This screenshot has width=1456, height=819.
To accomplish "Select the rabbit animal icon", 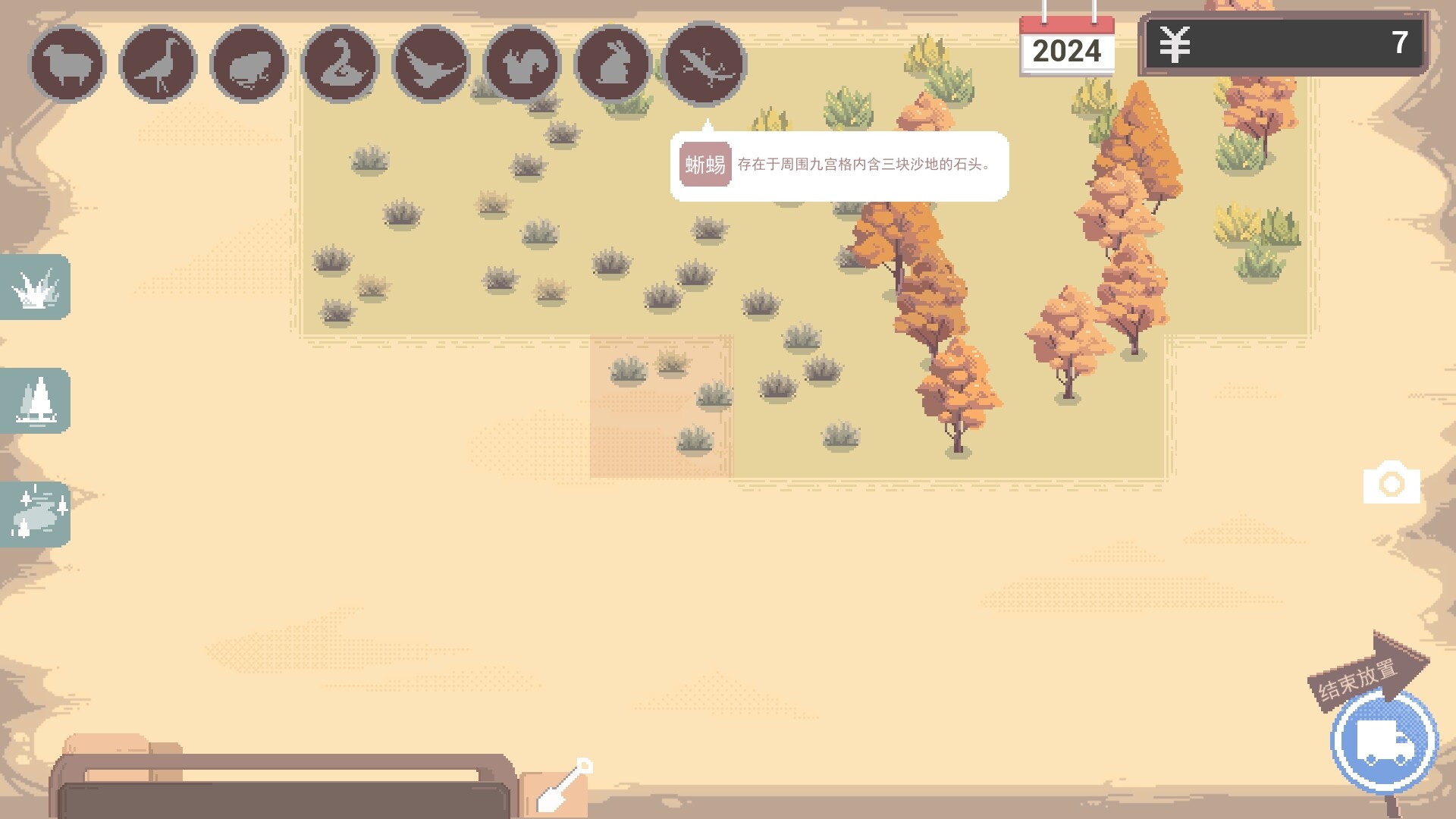I will coord(611,63).
